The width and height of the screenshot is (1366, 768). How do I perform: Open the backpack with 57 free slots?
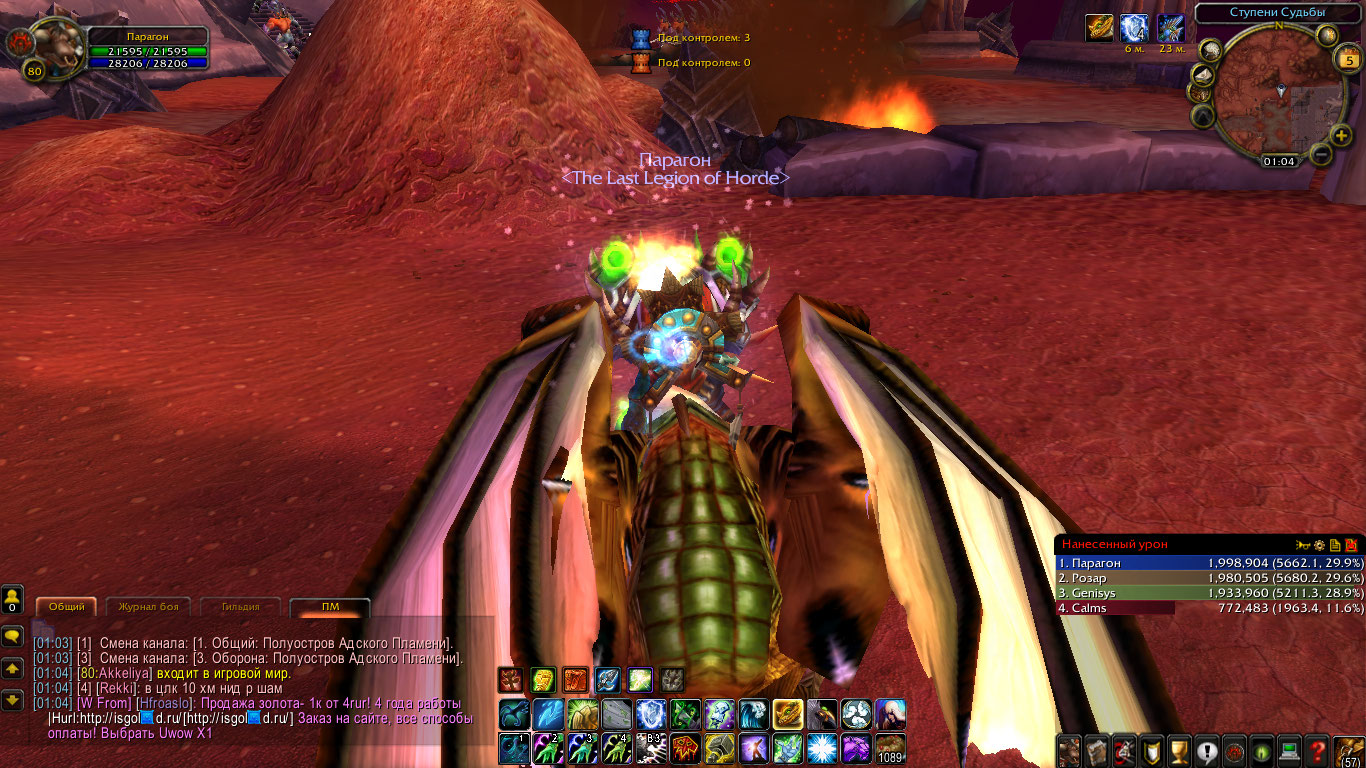(1349, 750)
